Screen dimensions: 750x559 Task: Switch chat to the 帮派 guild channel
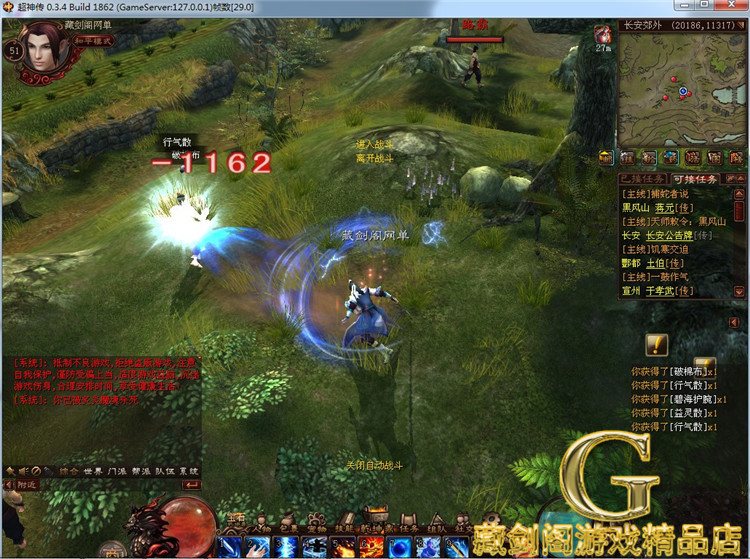click(142, 470)
